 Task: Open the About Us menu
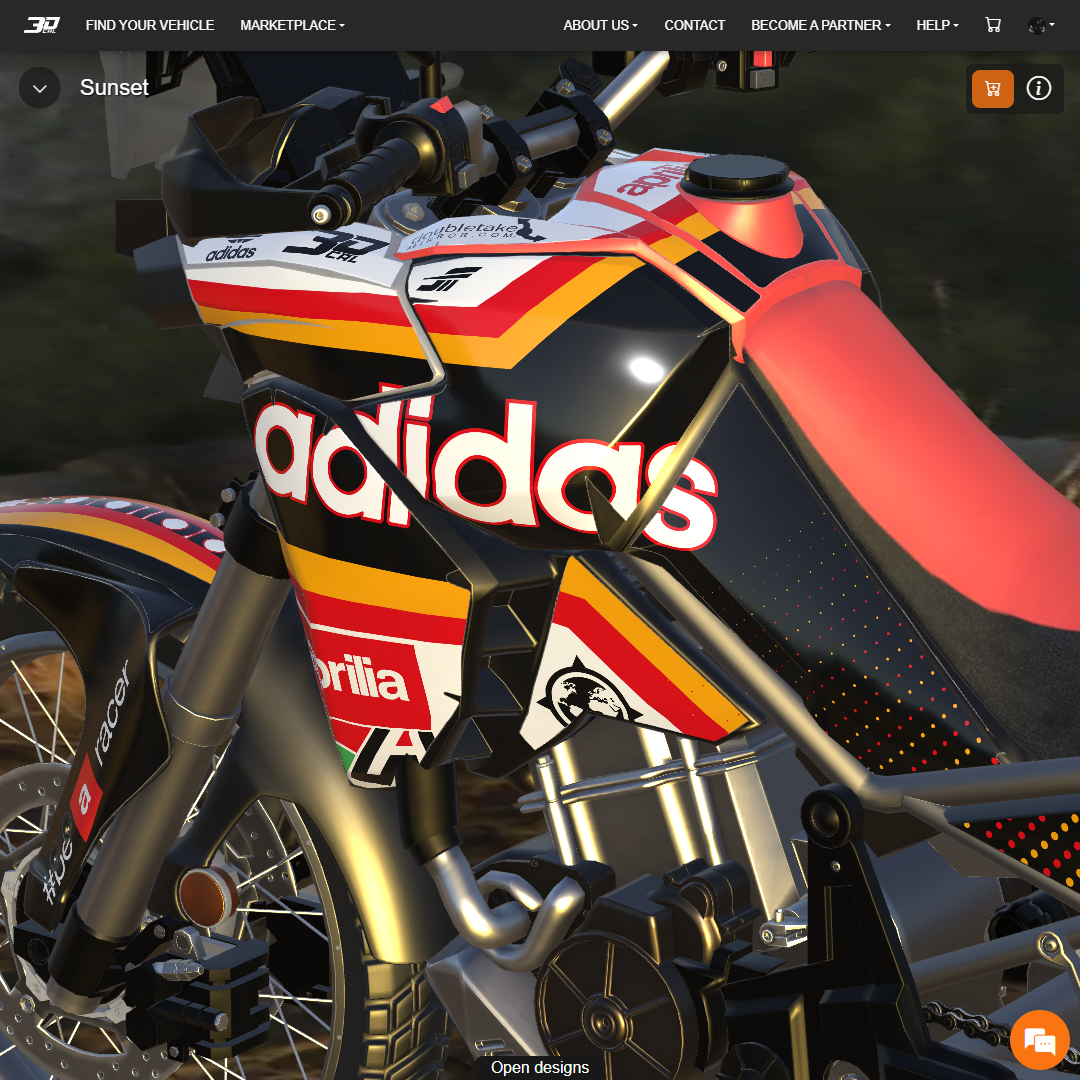600,25
